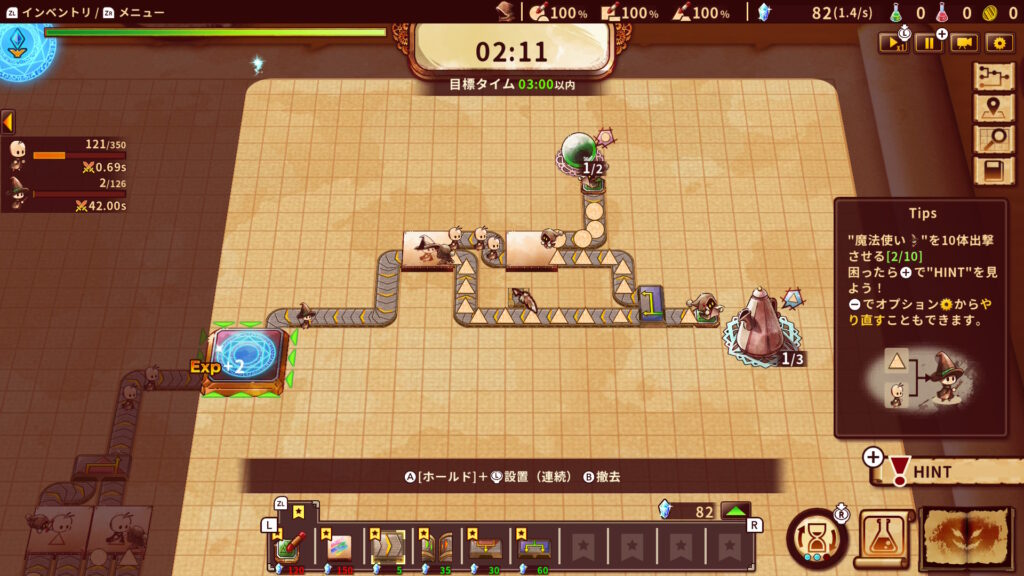The height and width of the screenshot is (576, 1024).
Task: Toggle the x1 game speed button
Action: 892,43
